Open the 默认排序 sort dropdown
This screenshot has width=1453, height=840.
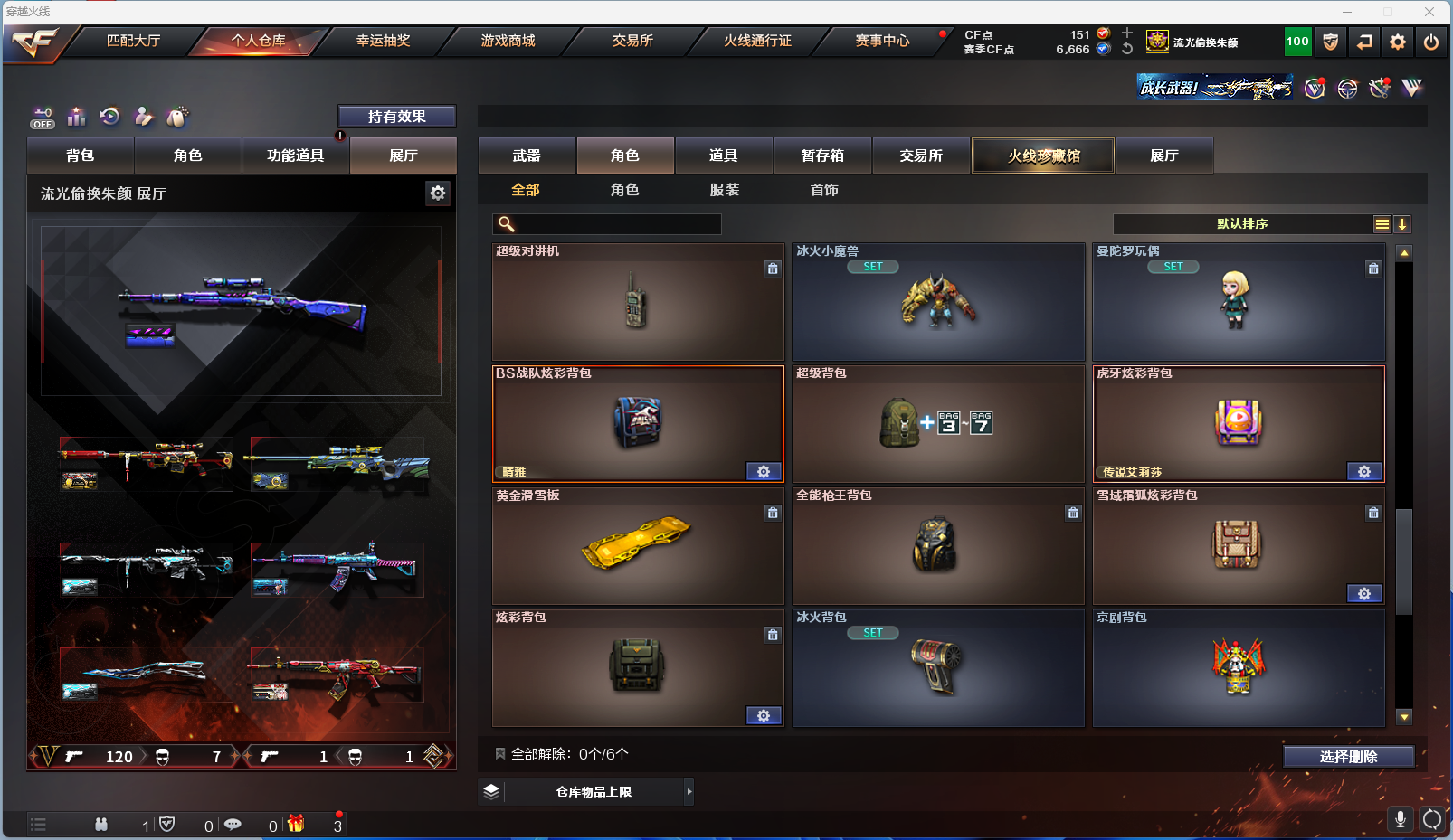pyautogui.click(x=1242, y=224)
